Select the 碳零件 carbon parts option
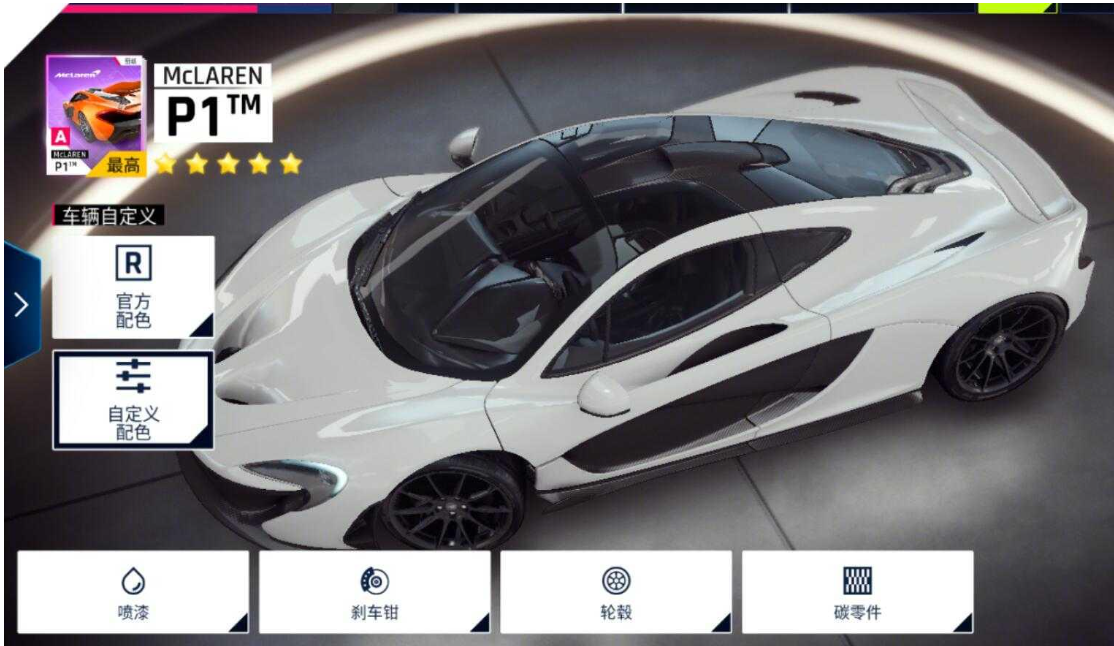1114x646 pixels. pyautogui.click(x=857, y=592)
